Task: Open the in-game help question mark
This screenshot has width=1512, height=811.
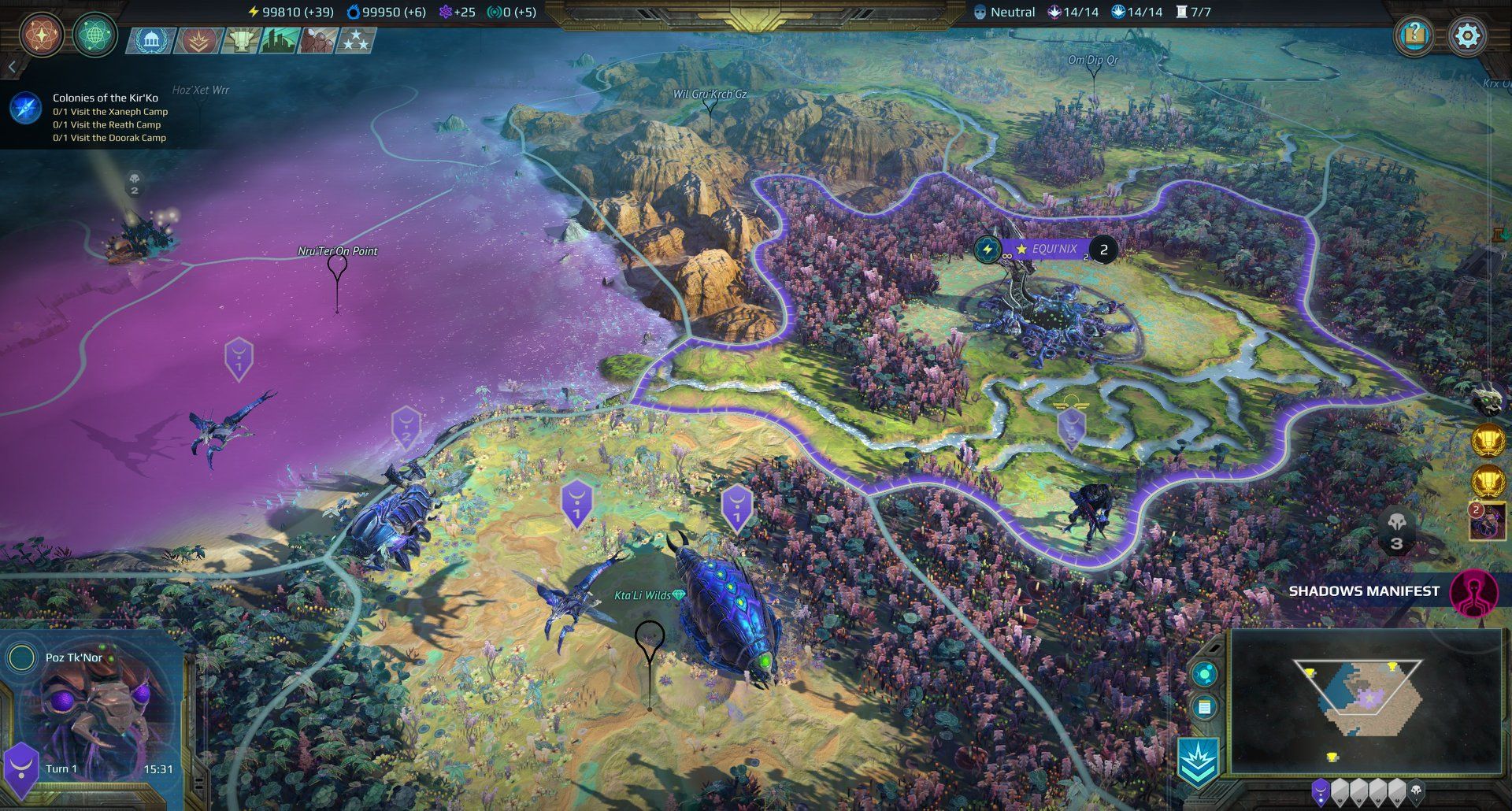Action: click(1414, 35)
